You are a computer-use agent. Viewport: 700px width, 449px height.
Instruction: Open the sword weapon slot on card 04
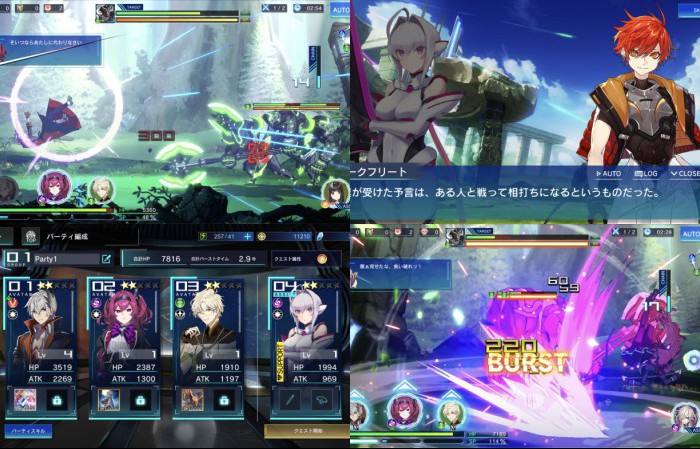tap(288, 399)
